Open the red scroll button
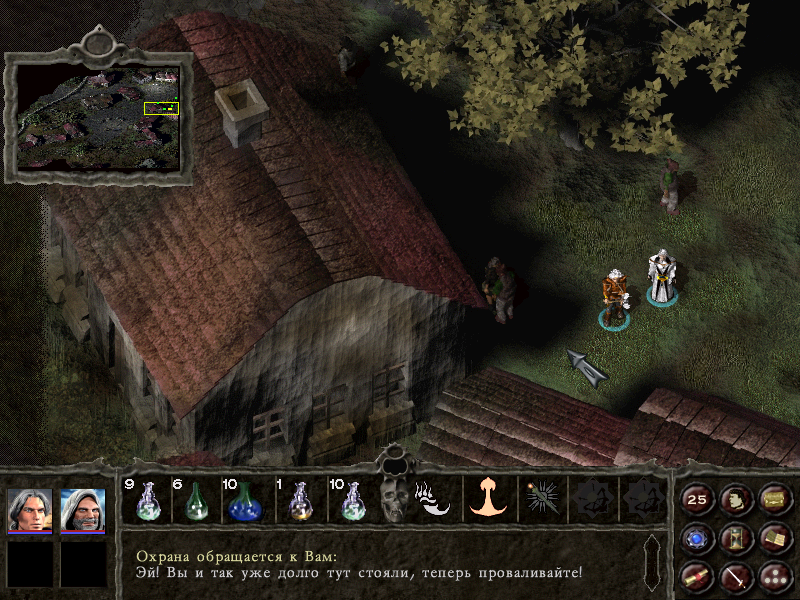Image resolution: width=800 pixels, height=600 pixels. tap(696, 576)
